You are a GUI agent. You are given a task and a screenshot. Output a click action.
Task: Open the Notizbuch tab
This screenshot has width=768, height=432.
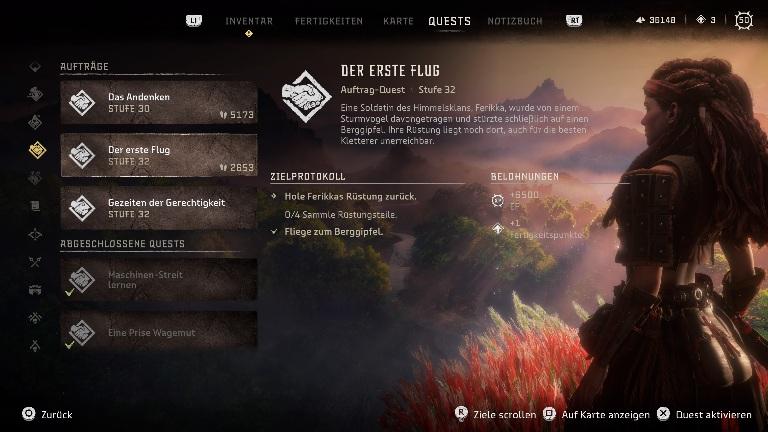(x=515, y=21)
